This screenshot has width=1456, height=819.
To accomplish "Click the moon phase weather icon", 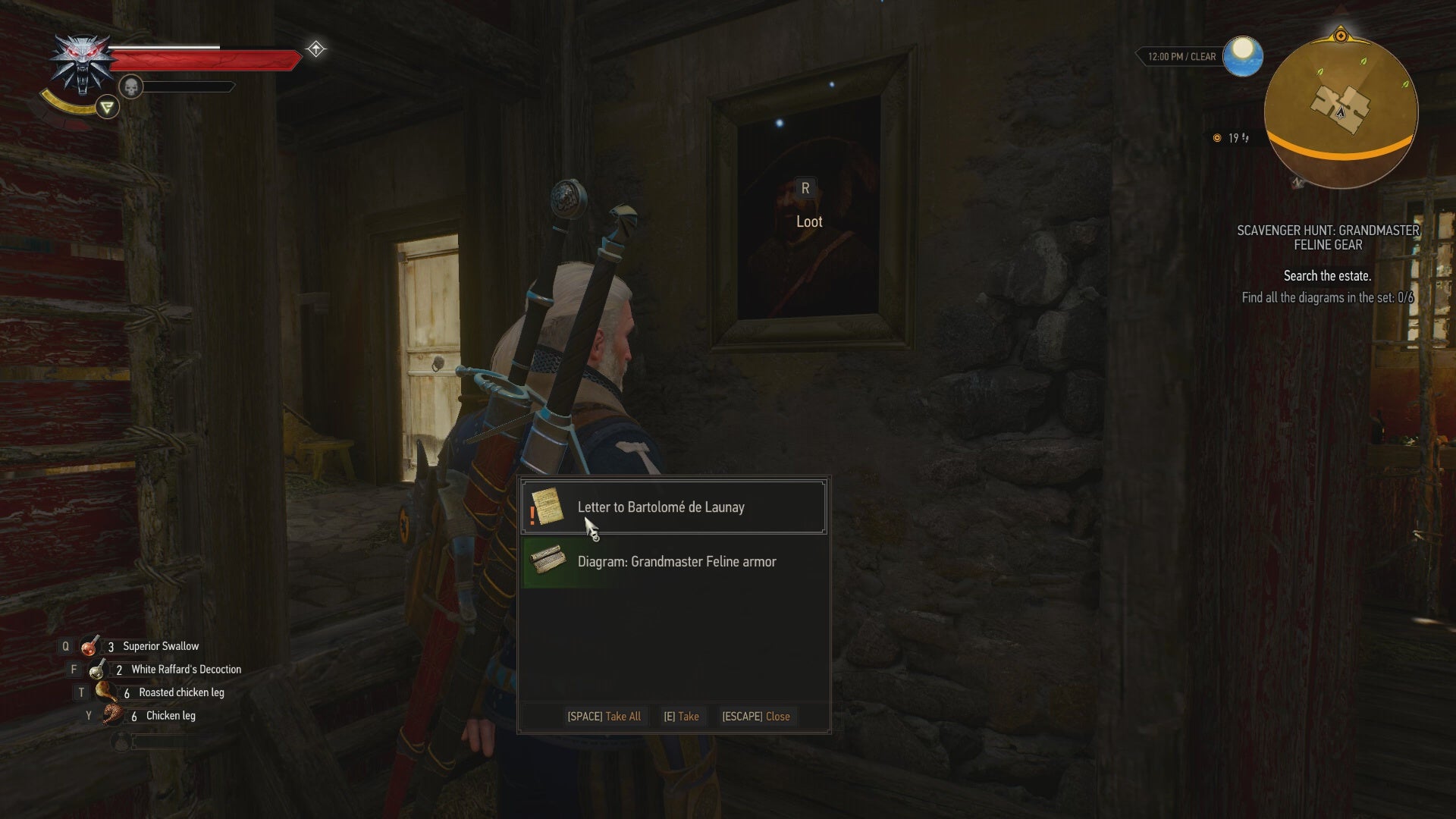I will 1241,56.
